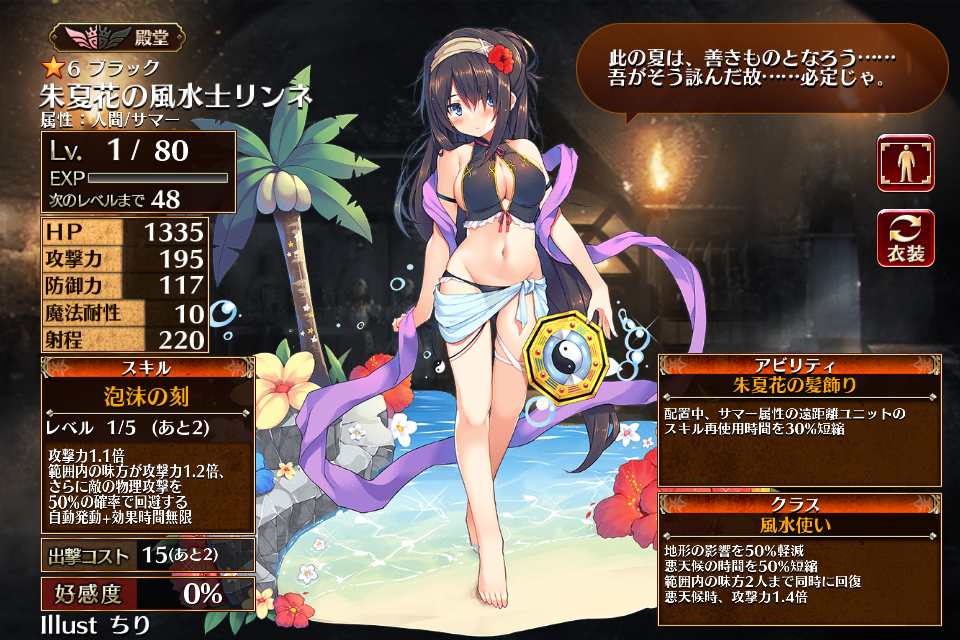Click the 衣装 costume swap button
The width and height of the screenshot is (960, 640).
coord(905,239)
